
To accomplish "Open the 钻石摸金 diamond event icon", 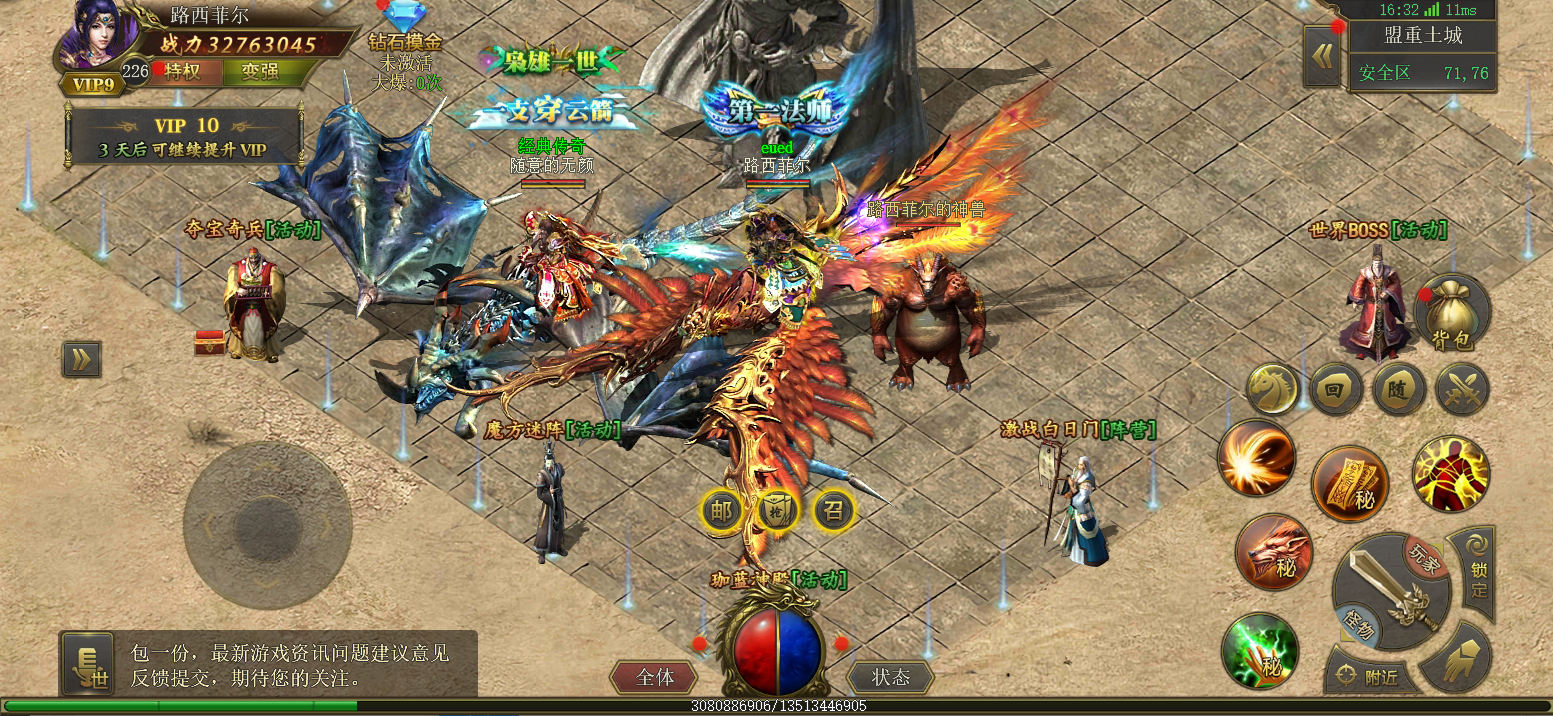I will (x=405, y=22).
